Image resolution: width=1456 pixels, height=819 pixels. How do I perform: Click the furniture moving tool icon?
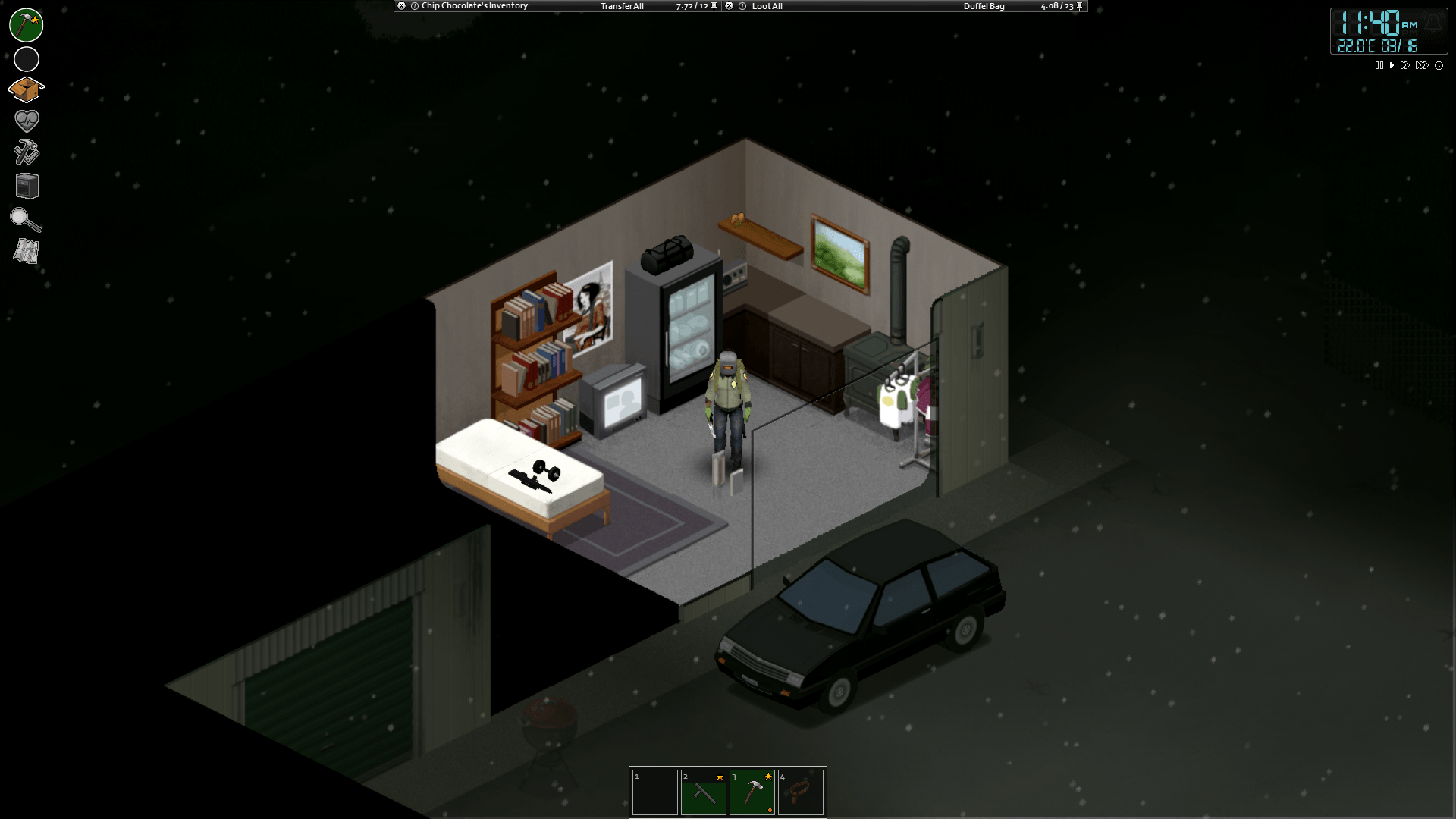[x=26, y=186]
